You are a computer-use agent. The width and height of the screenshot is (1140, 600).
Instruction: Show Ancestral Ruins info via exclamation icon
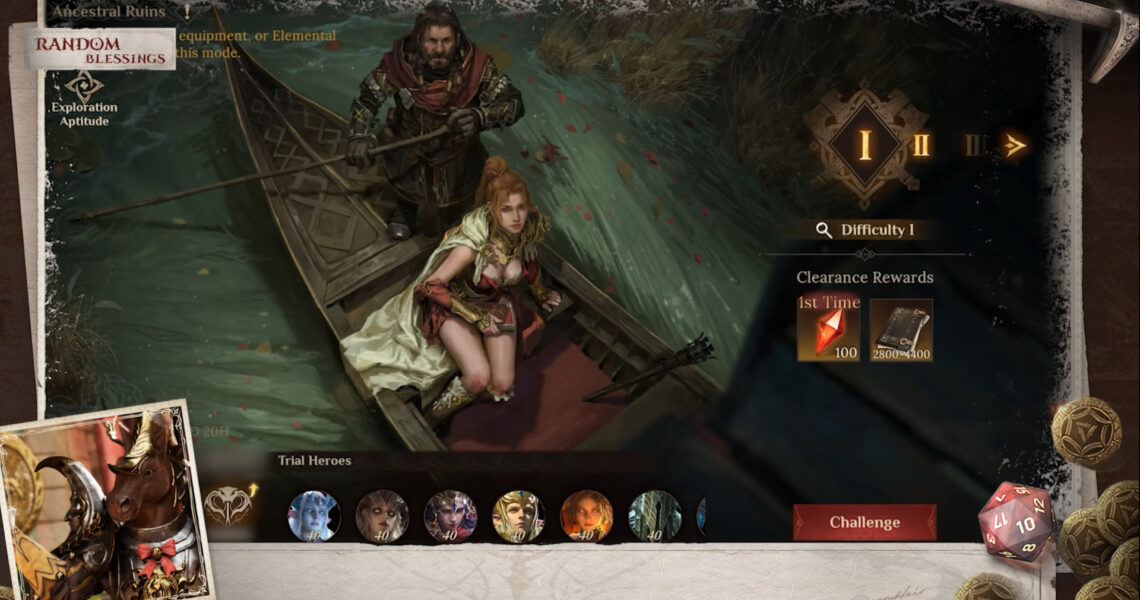click(x=187, y=12)
